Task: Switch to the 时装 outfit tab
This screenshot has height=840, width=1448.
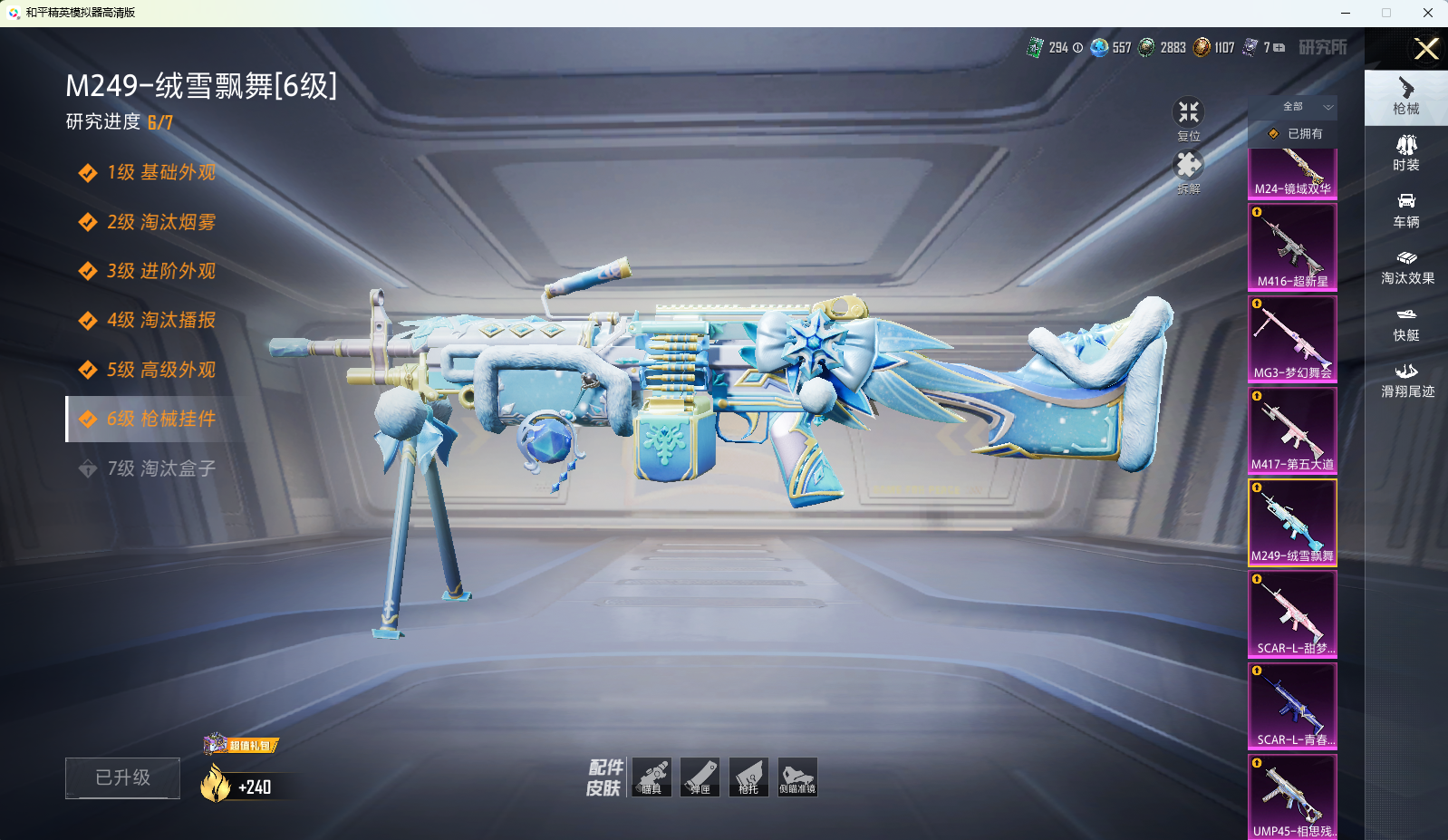Action: (x=1406, y=152)
